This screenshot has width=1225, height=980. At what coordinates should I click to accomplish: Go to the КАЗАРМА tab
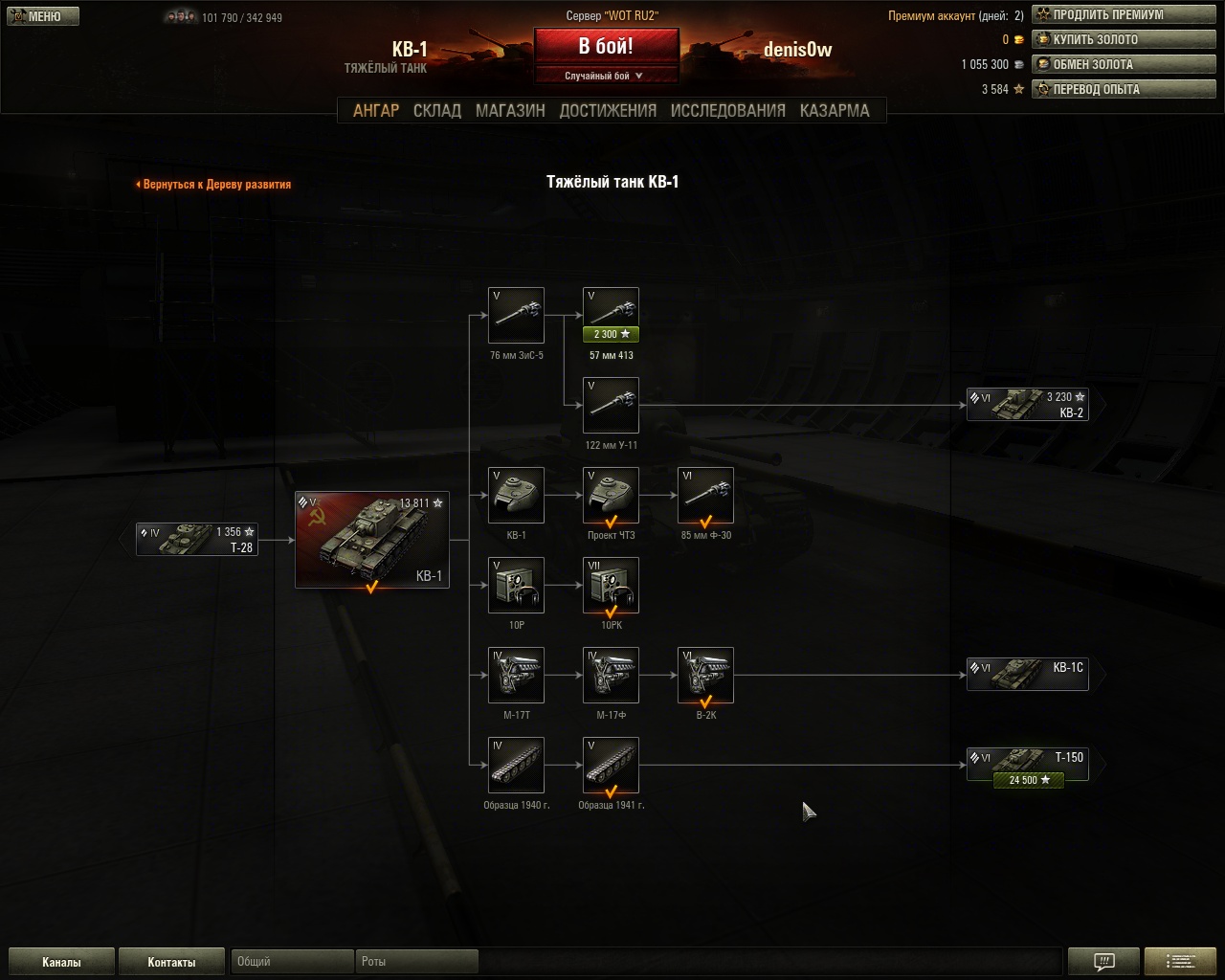[x=835, y=110]
